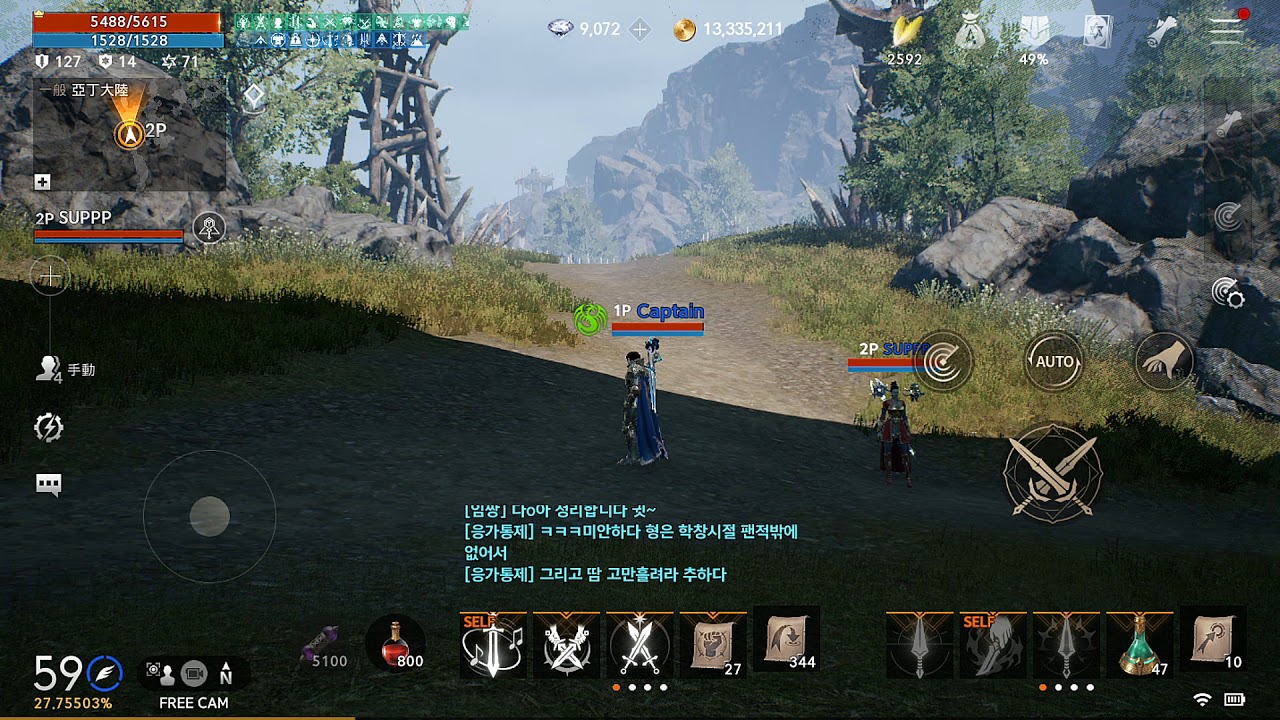Viewport: 1280px width, 720px height.
Task: Switch 手動 manual party mode toggle
Action: point(62,368)
